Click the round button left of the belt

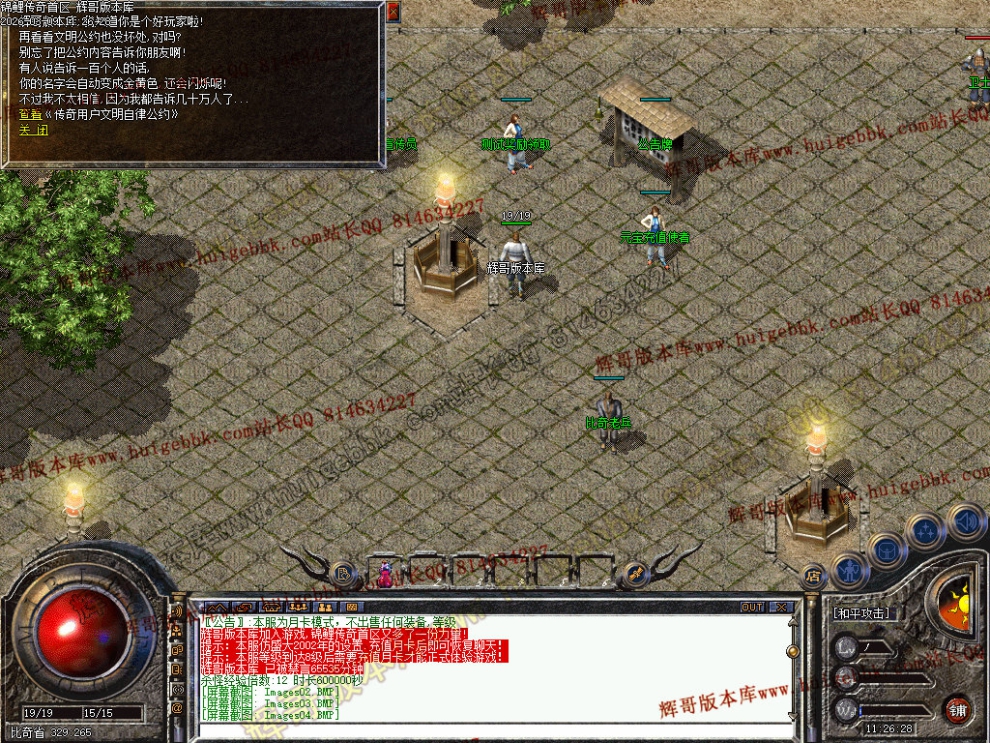[x=342, y=574]
